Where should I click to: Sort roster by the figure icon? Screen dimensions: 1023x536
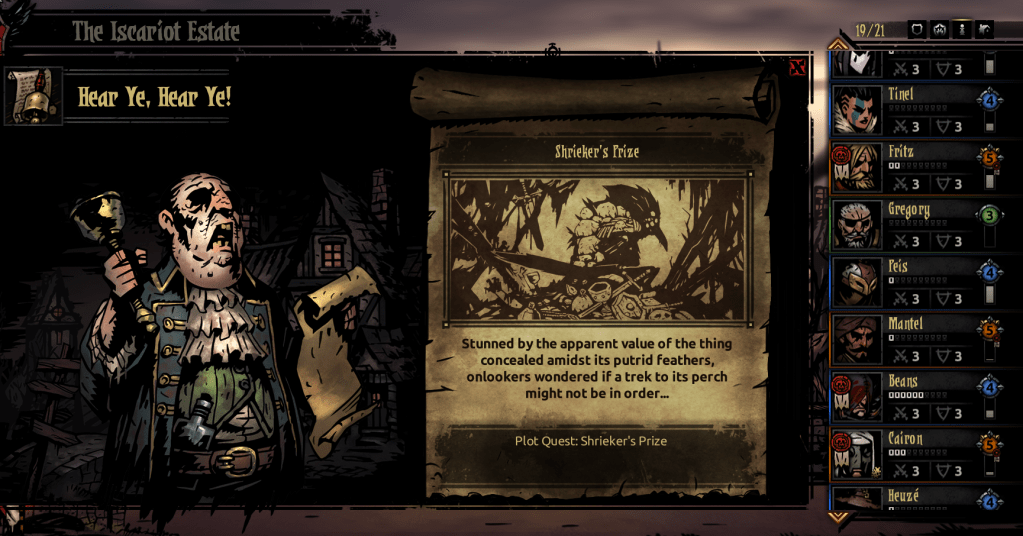pos(962,29)
